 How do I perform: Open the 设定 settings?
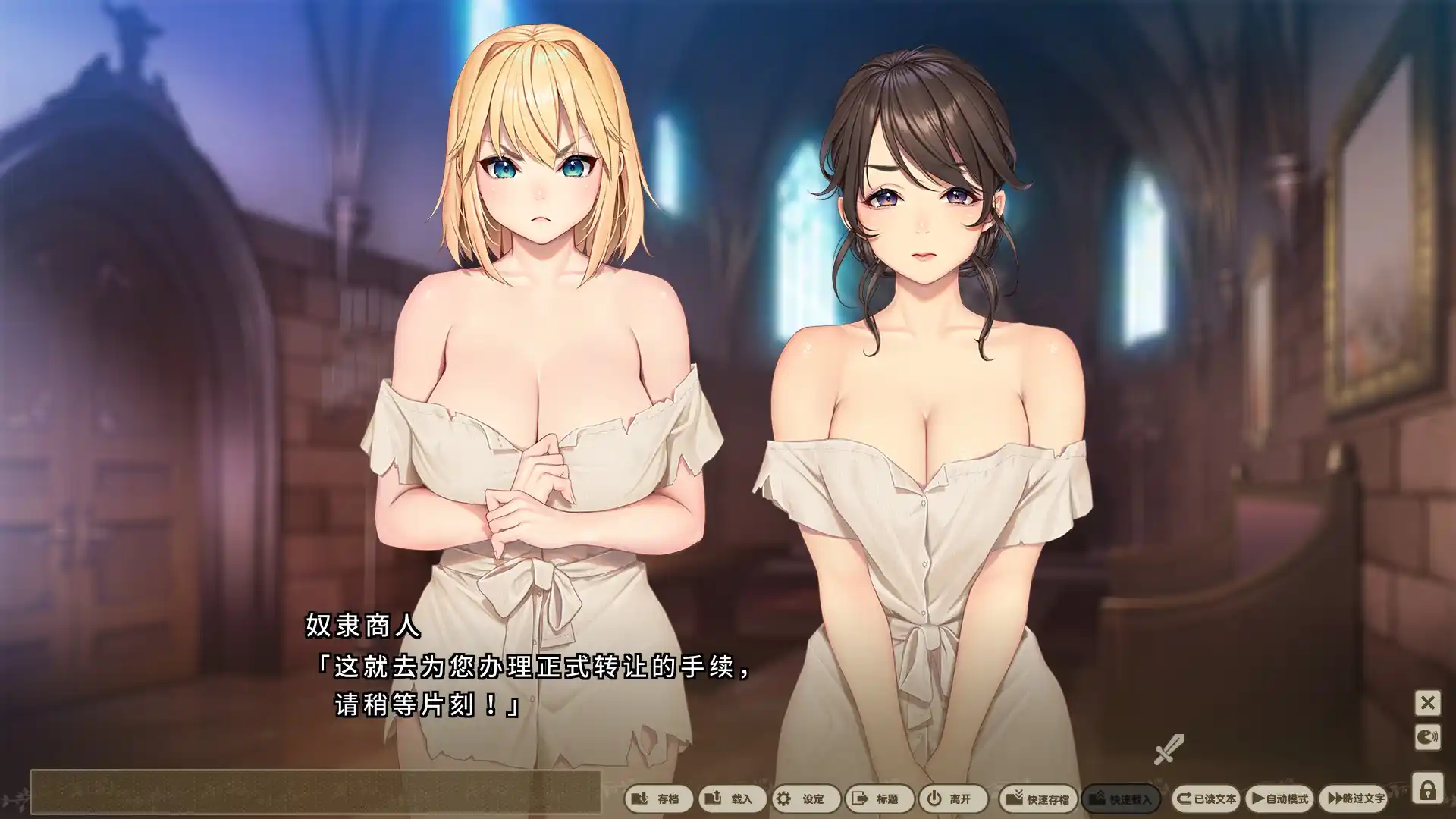tap(805, 799)
